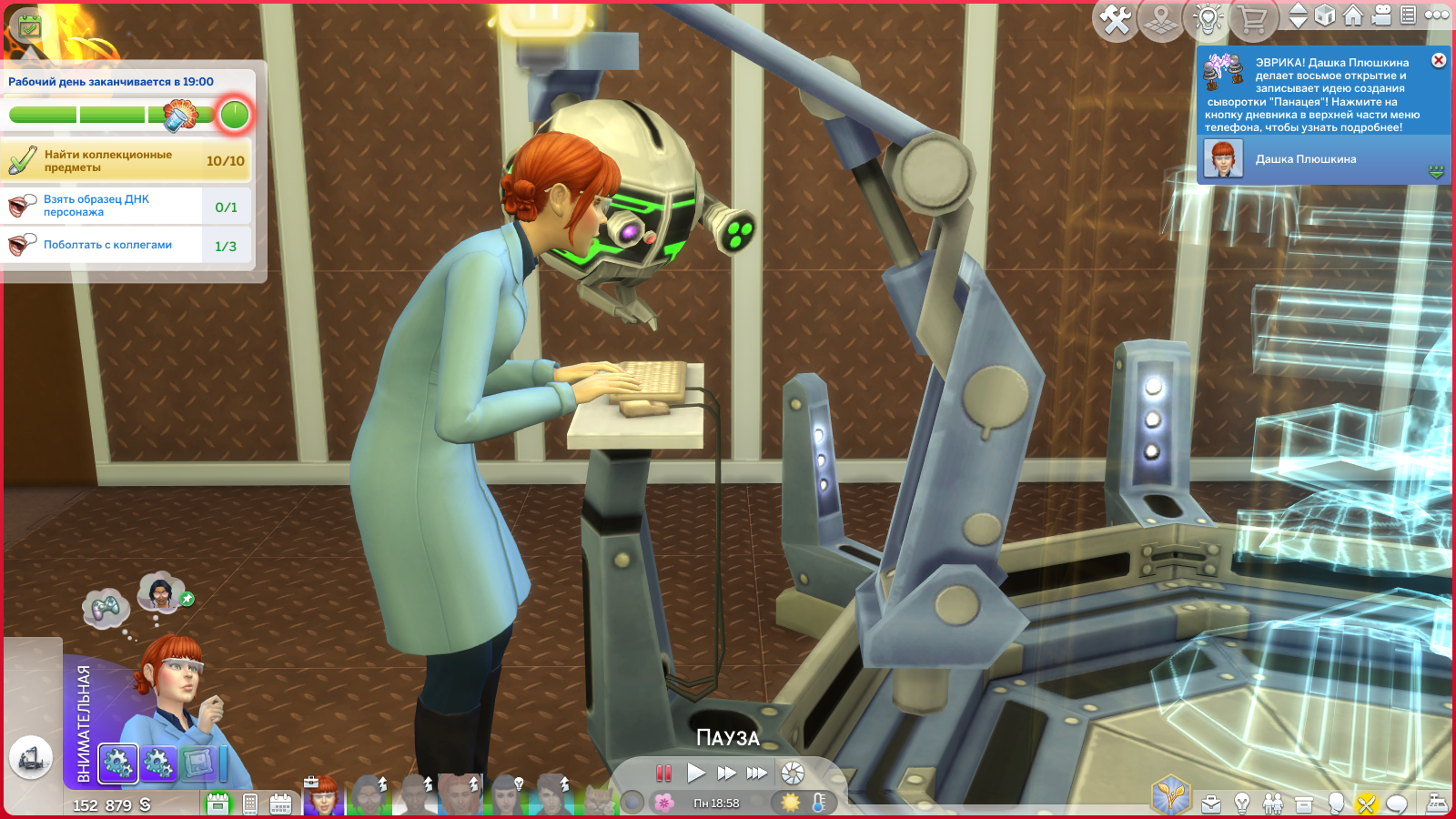Open the skills lightbulb panel

pos(1242,804)
